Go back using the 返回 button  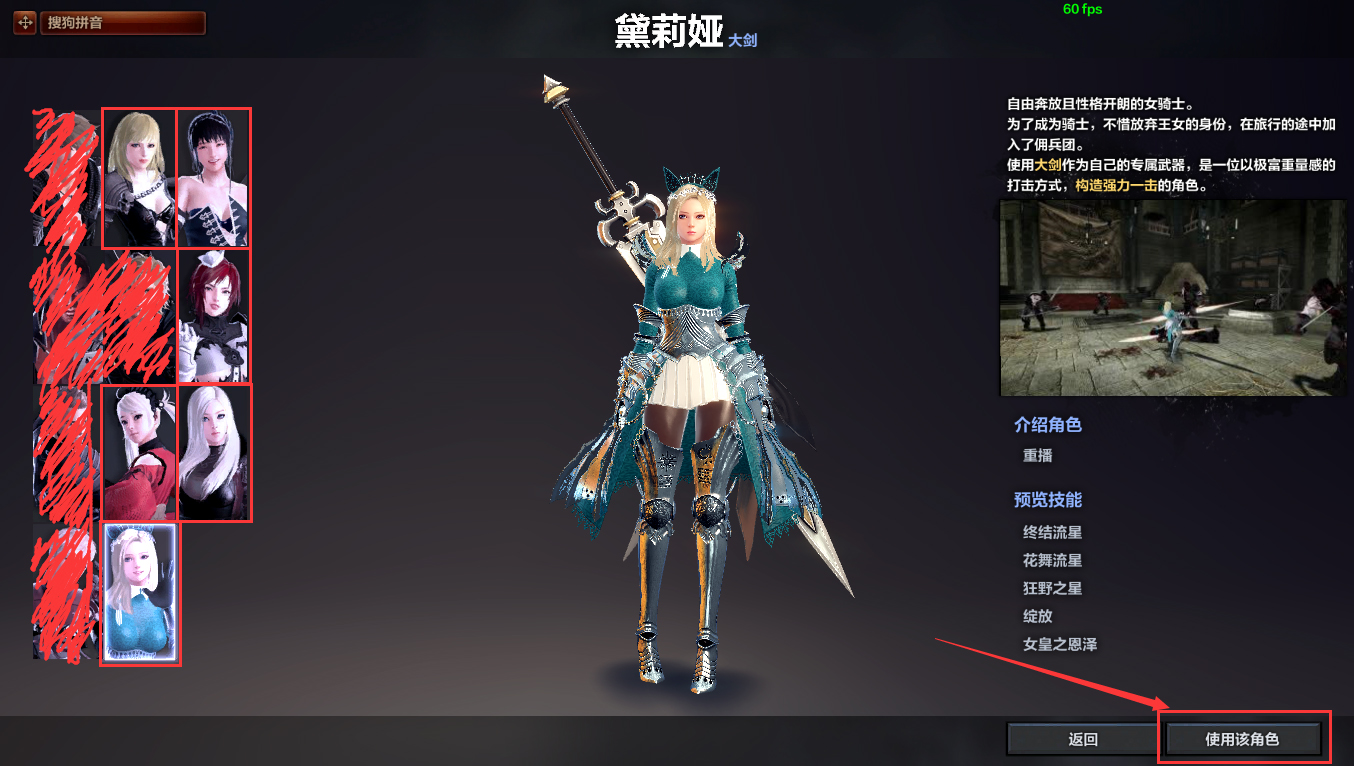pos(1083,740)
